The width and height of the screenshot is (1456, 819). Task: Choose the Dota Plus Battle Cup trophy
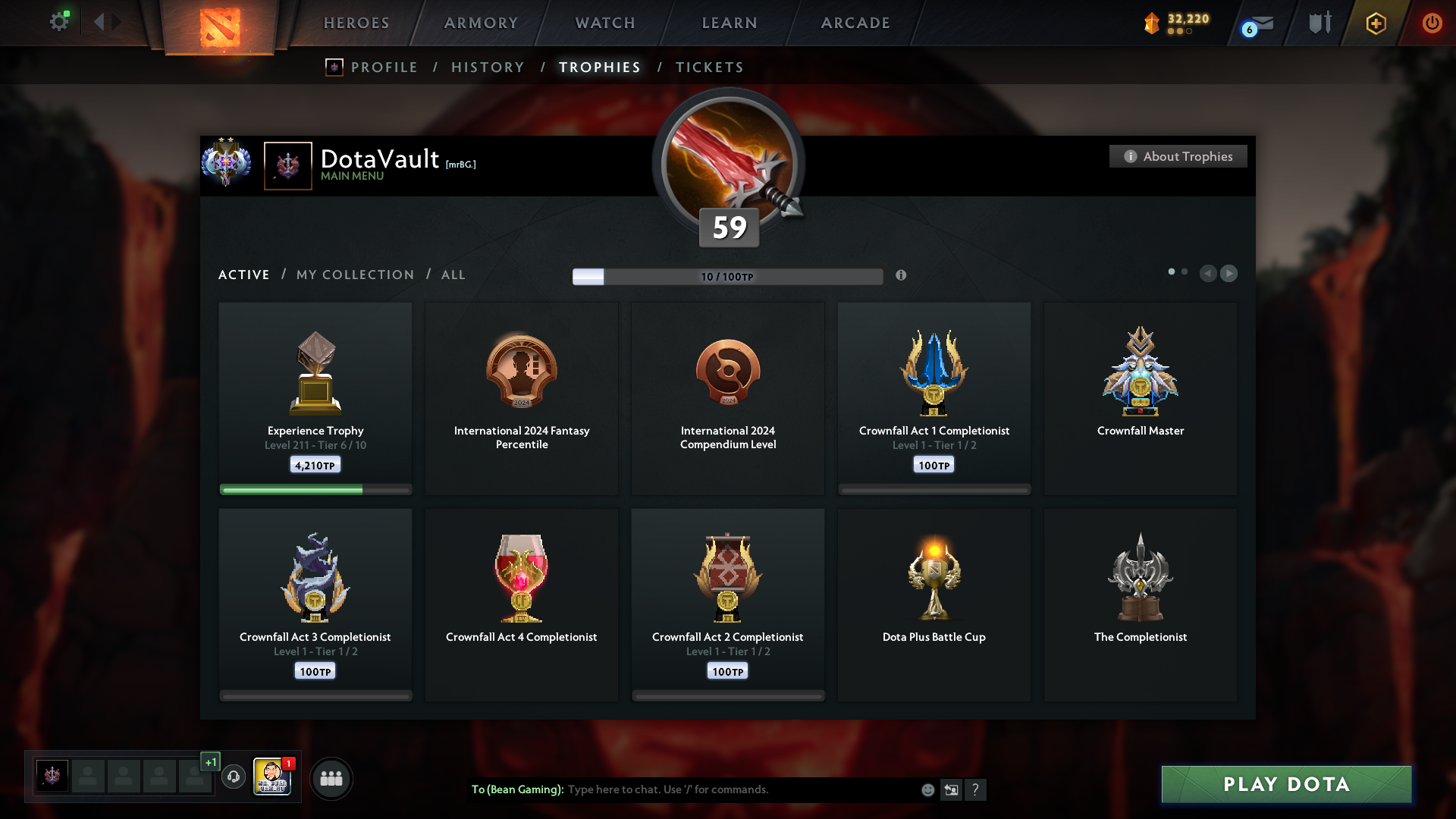point(934,604)
